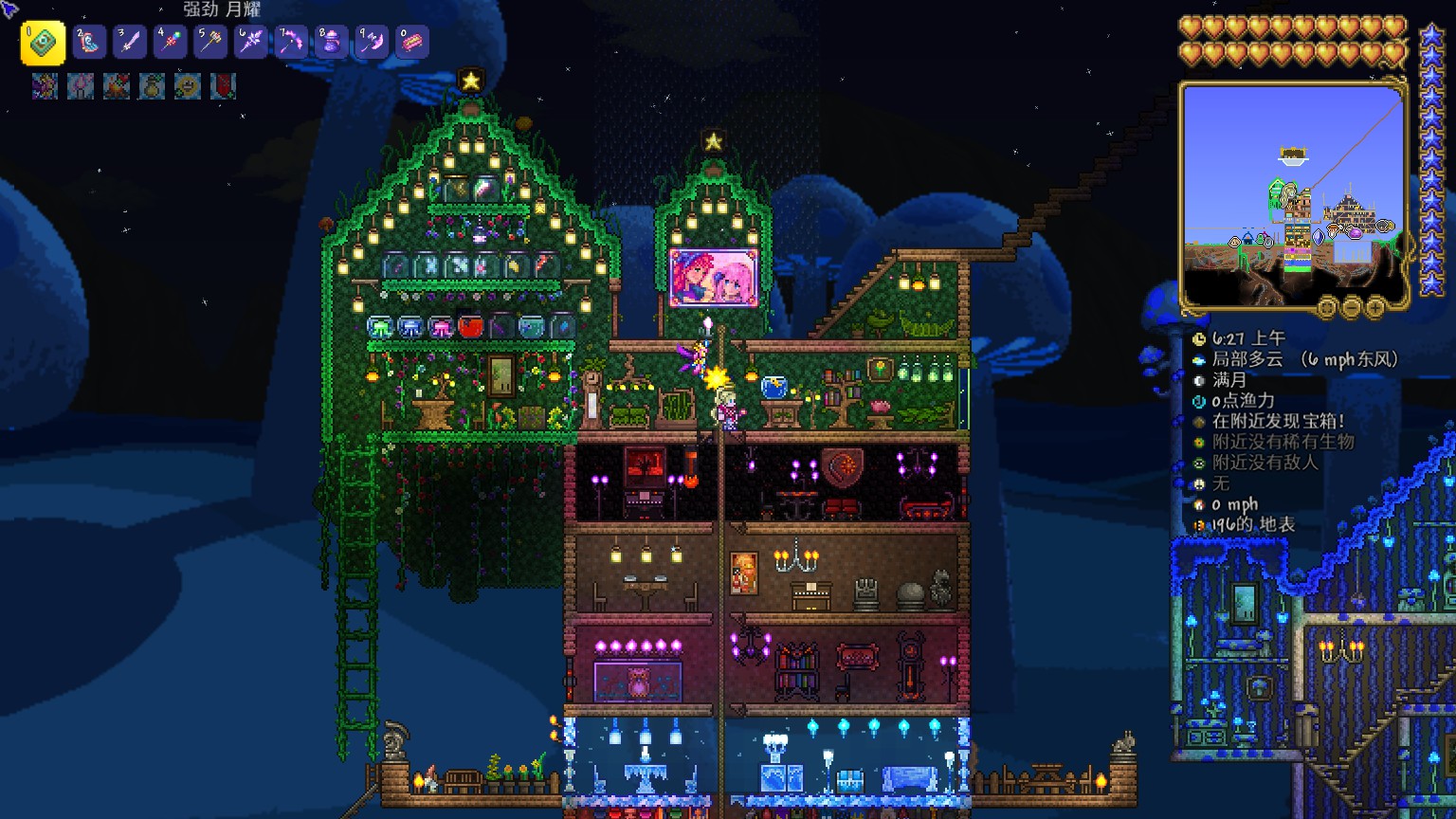Select the magic mirror in hotbar slot 2
The width and height of the screenshot is (1456, 819).
point(90,43)
